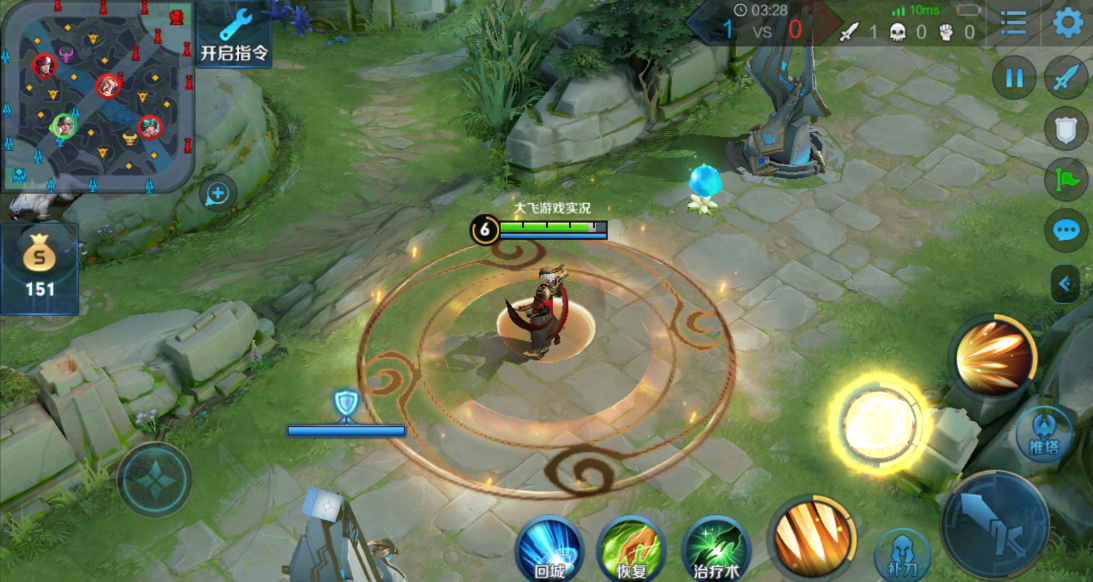This screenshot has width=1093, height=582.
Task: Open the settings gear menu
Action: [1068, 22]
